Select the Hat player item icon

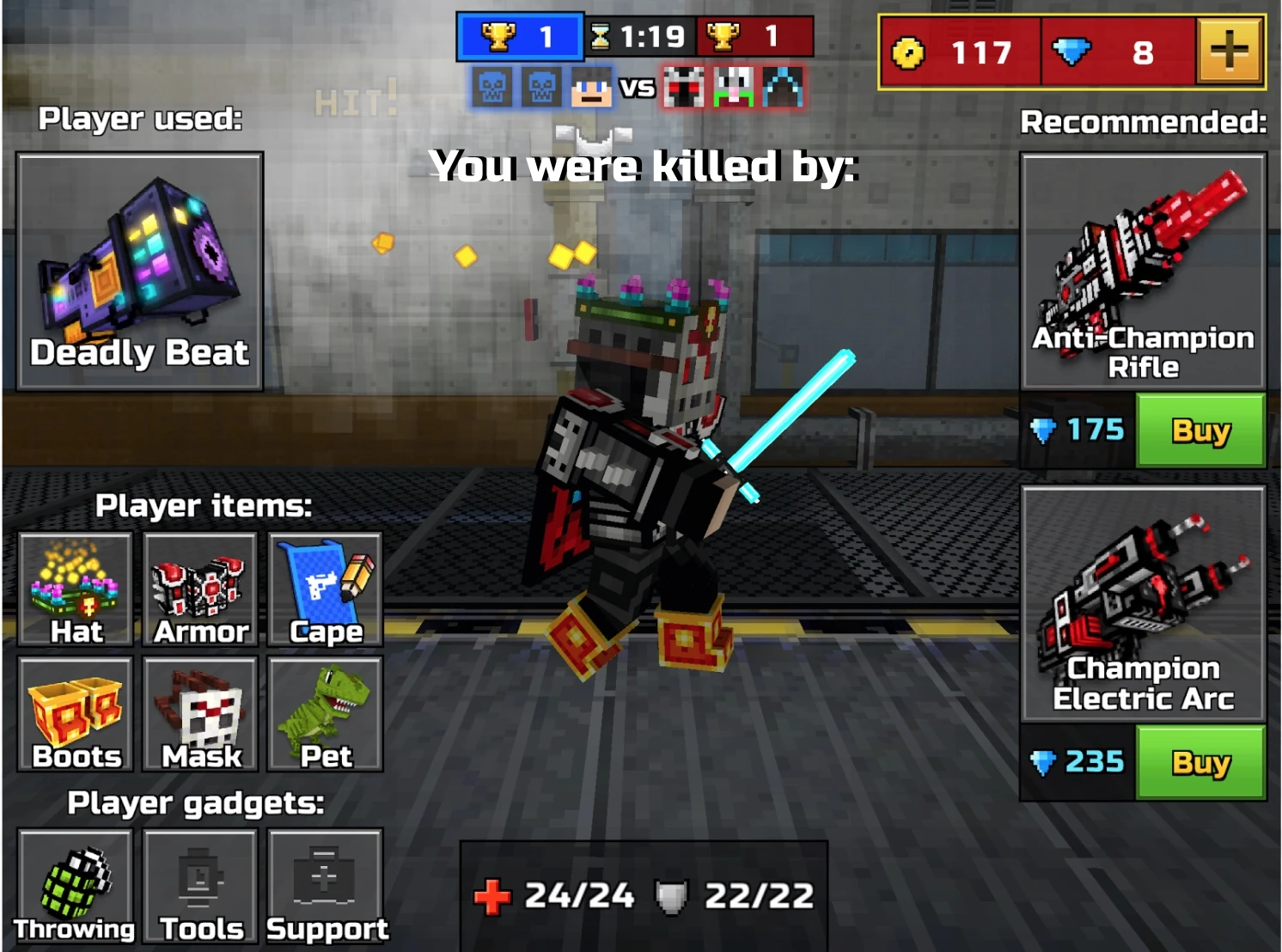[x=76, y=589]
